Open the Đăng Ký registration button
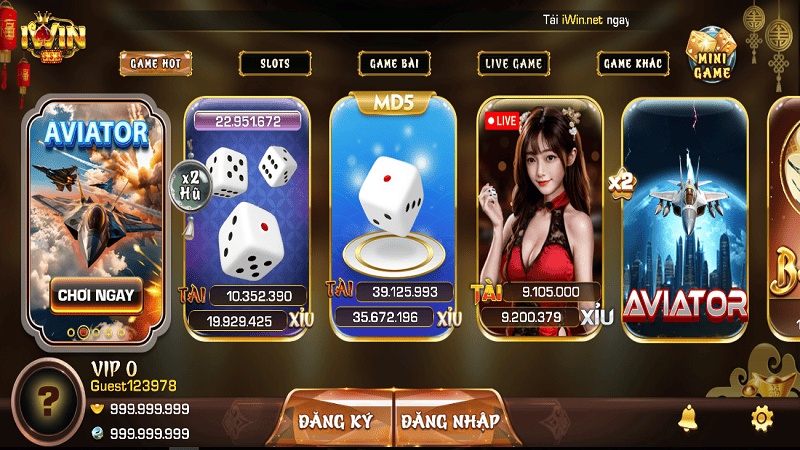The height and width of the screenshot is (450, 800). (x=335, y=420)
